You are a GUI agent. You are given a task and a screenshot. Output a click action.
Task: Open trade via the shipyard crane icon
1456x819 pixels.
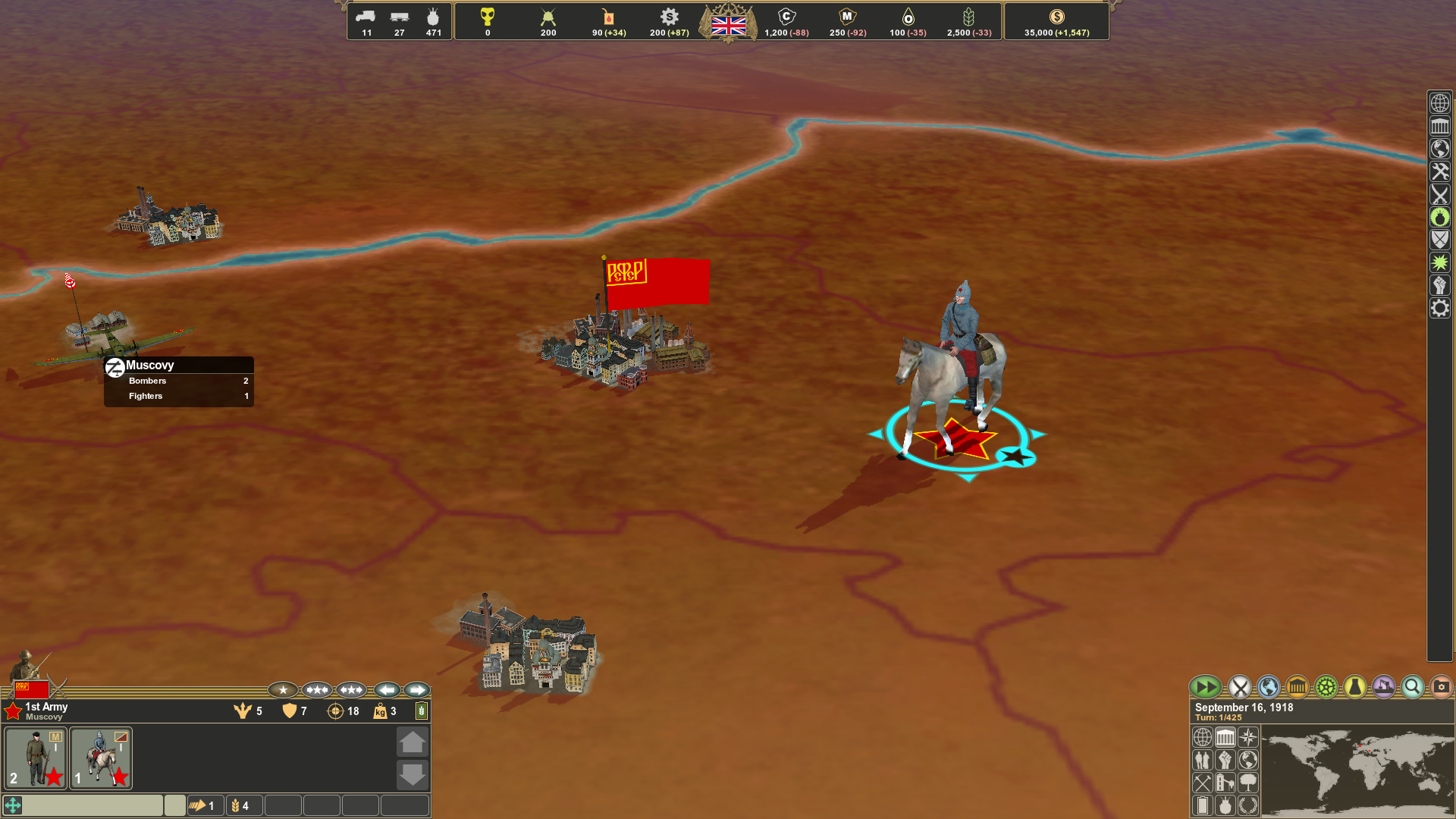(x=1383, y=687)
